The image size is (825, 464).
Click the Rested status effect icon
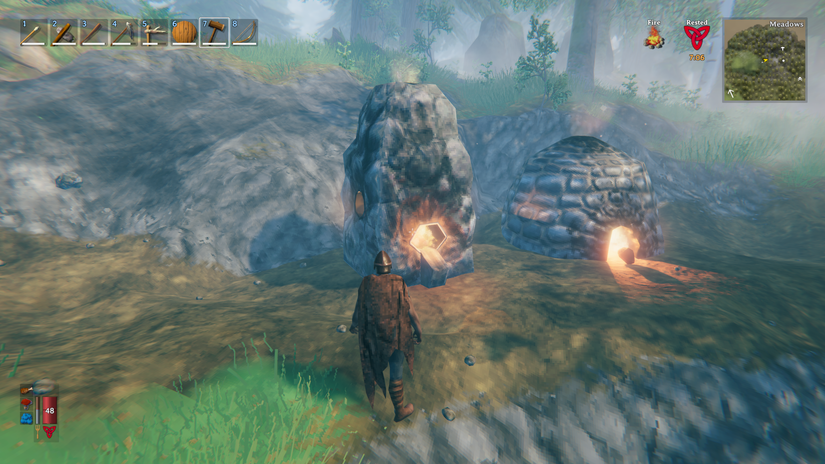click(x=695, y=38)
